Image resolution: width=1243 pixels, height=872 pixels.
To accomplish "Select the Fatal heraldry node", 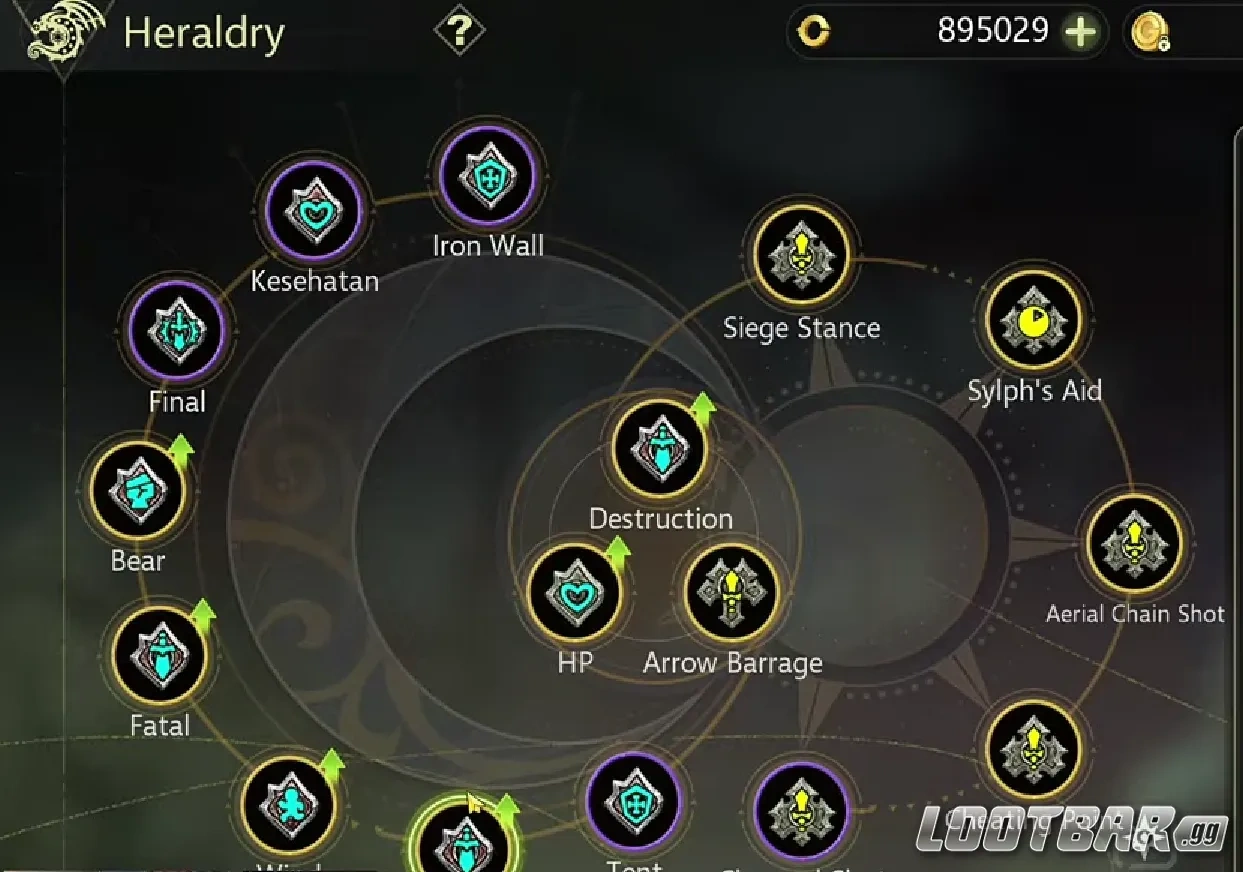I will tap(160, 655).
